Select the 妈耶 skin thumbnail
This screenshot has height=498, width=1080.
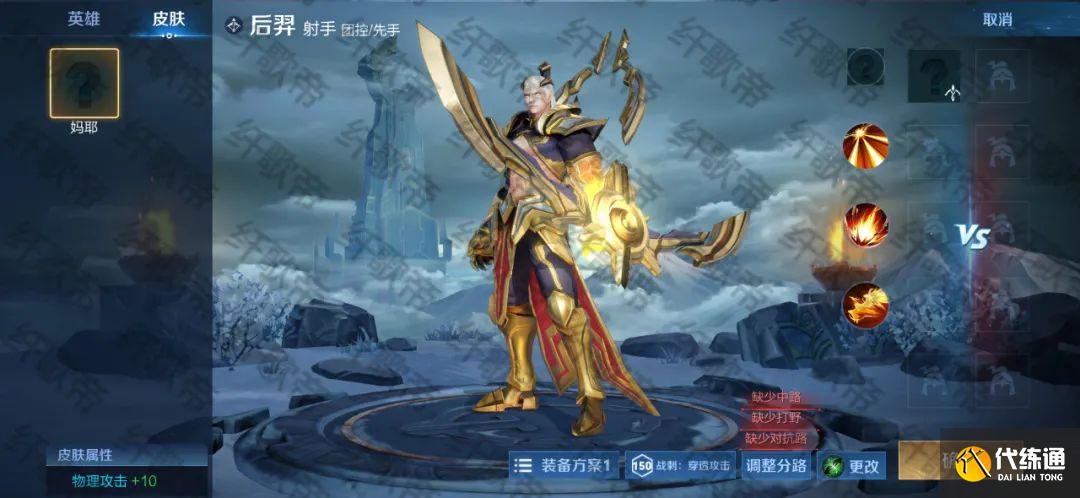[84, 83]
